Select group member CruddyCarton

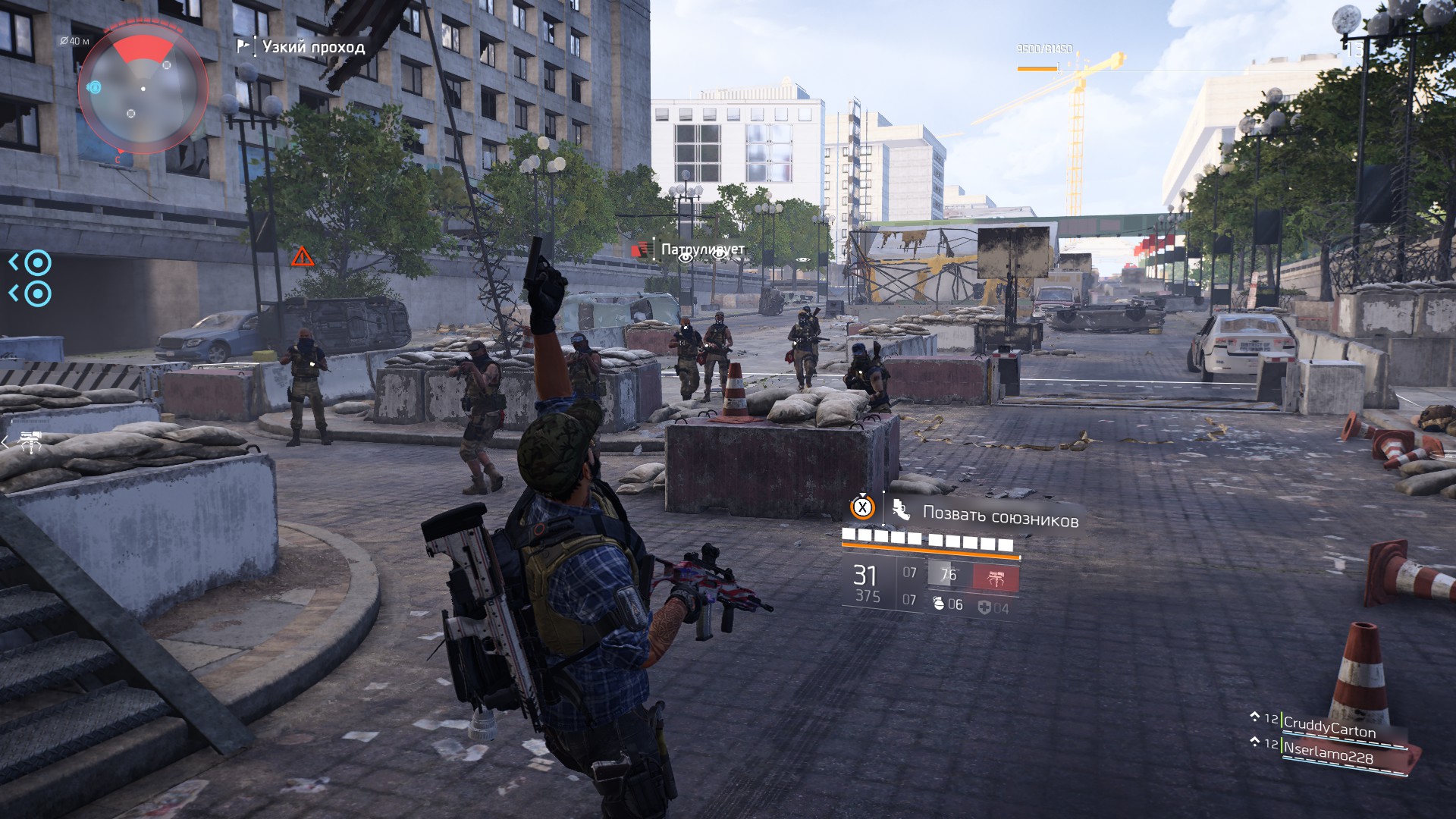pos(1329,728)
